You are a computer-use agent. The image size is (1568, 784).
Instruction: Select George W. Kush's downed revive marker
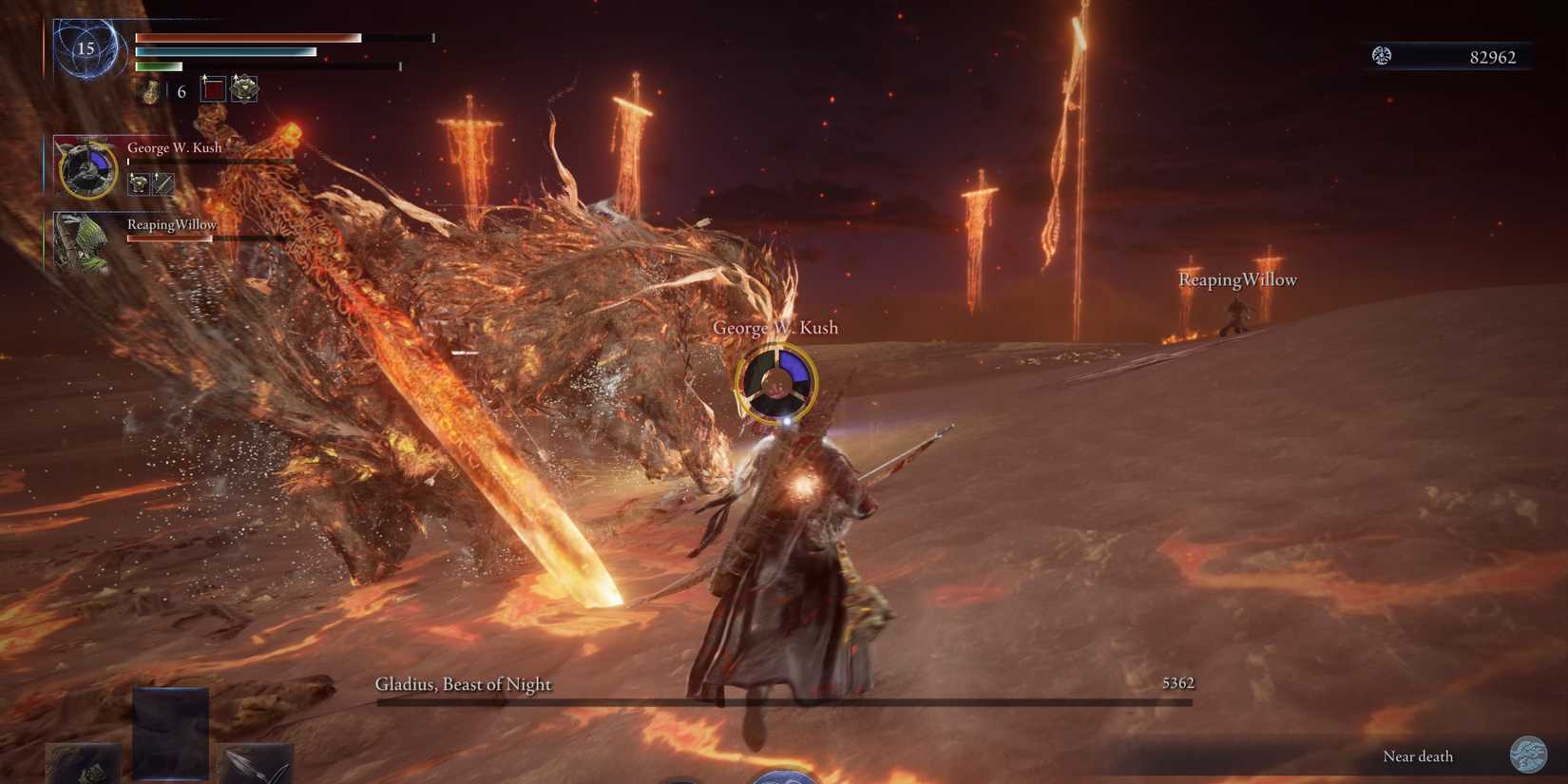[x=776, y=382]
